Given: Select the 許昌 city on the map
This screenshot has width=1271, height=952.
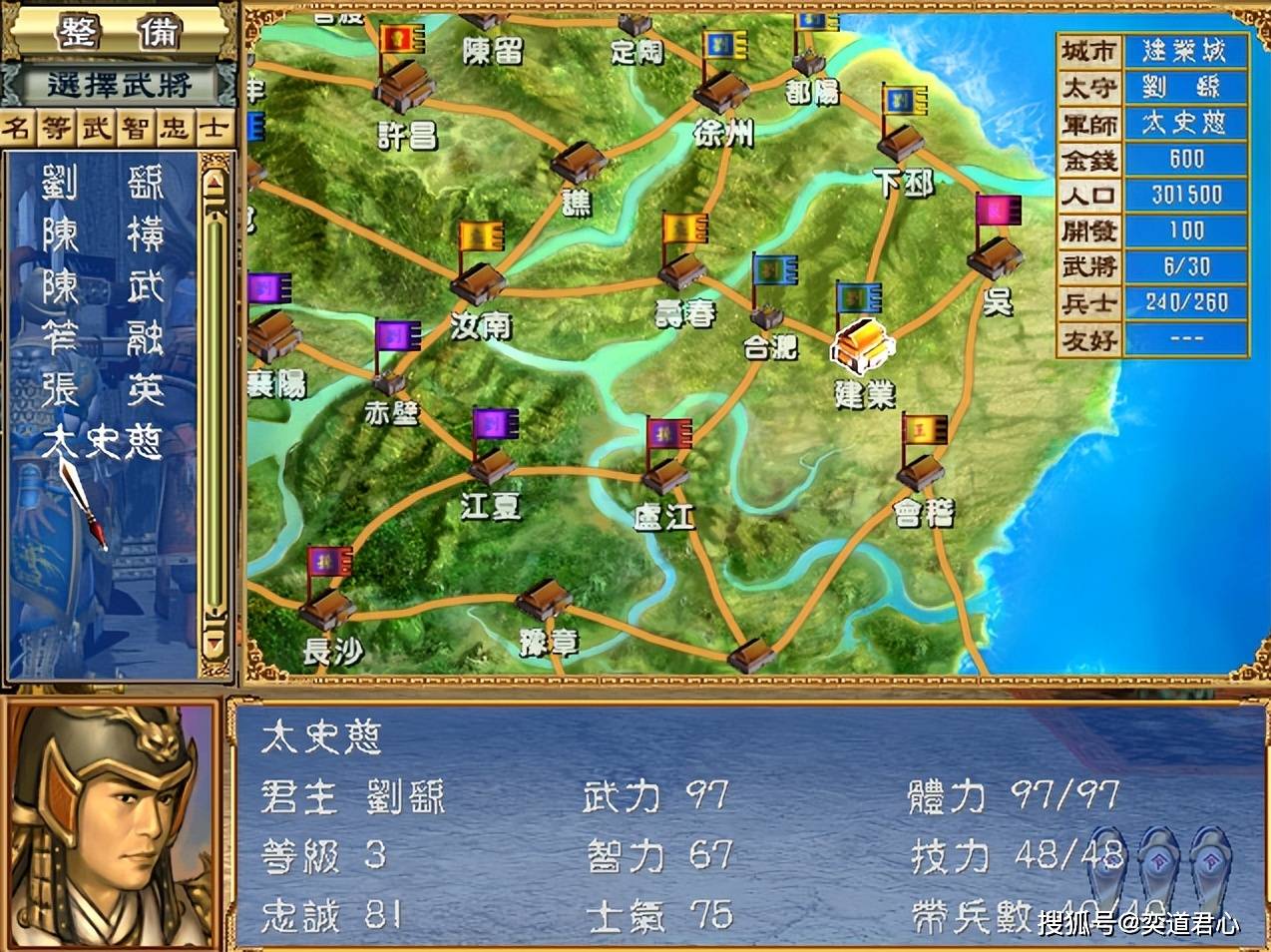Looking at the screenshot, I should point(404,88).
